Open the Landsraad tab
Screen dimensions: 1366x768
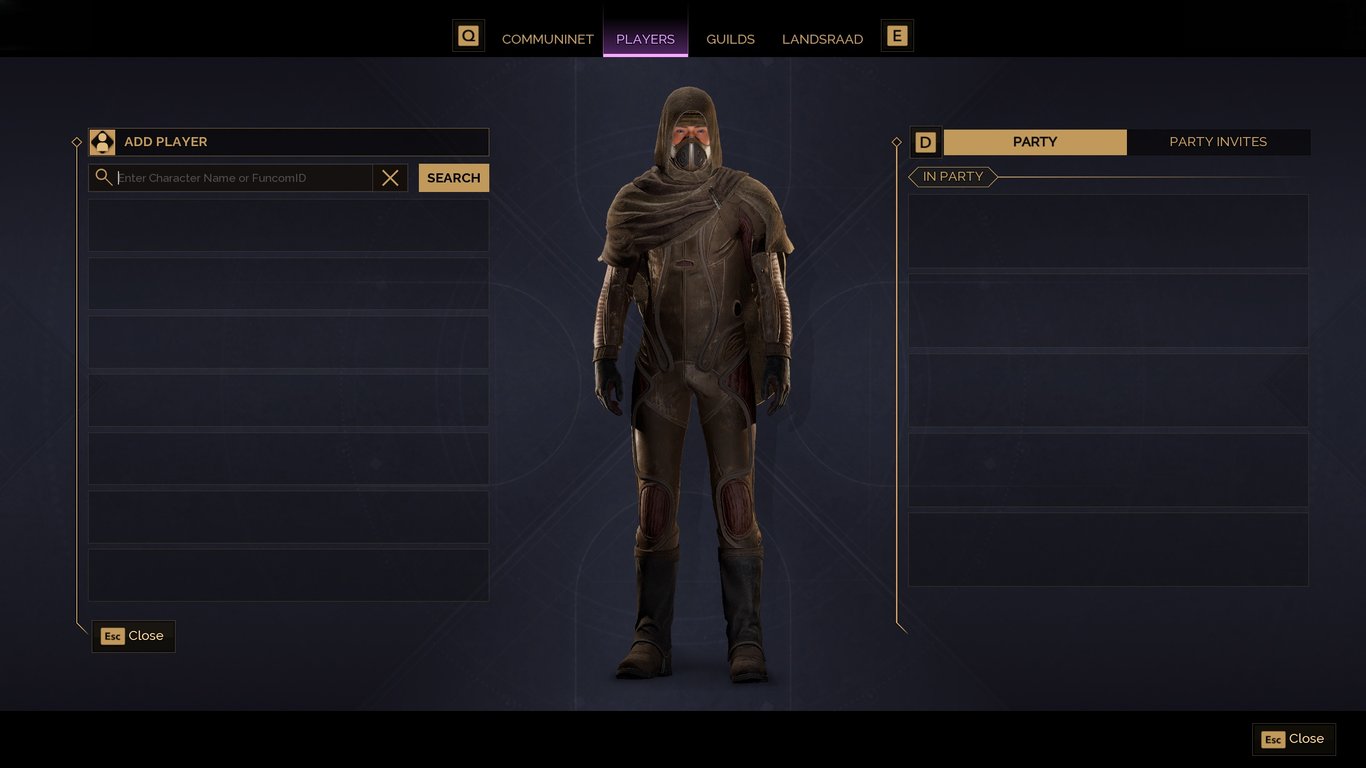click(x=822, y=39)
